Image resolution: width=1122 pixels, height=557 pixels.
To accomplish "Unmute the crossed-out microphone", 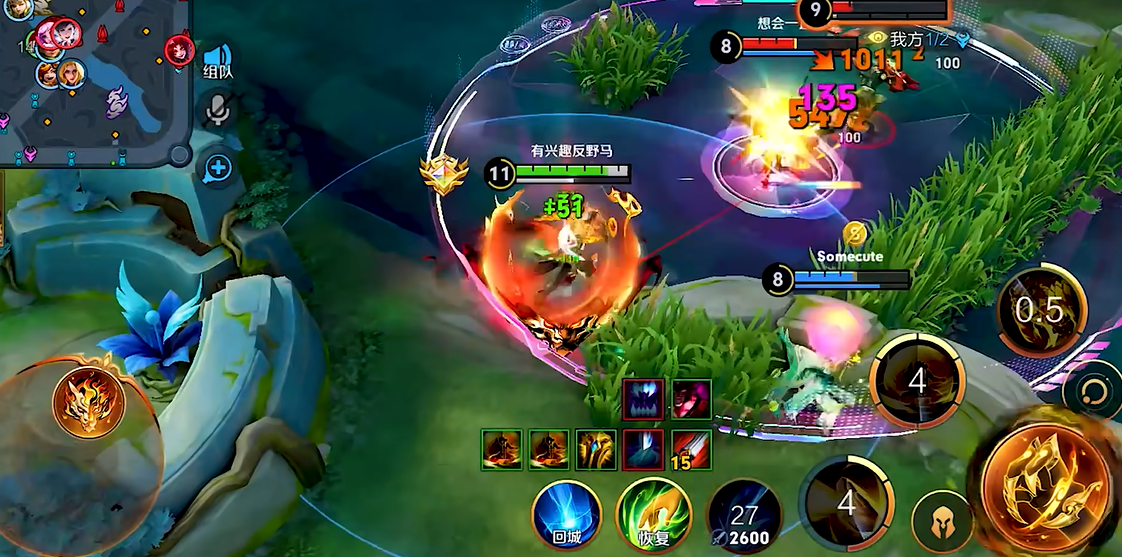I will click(217, 109).
